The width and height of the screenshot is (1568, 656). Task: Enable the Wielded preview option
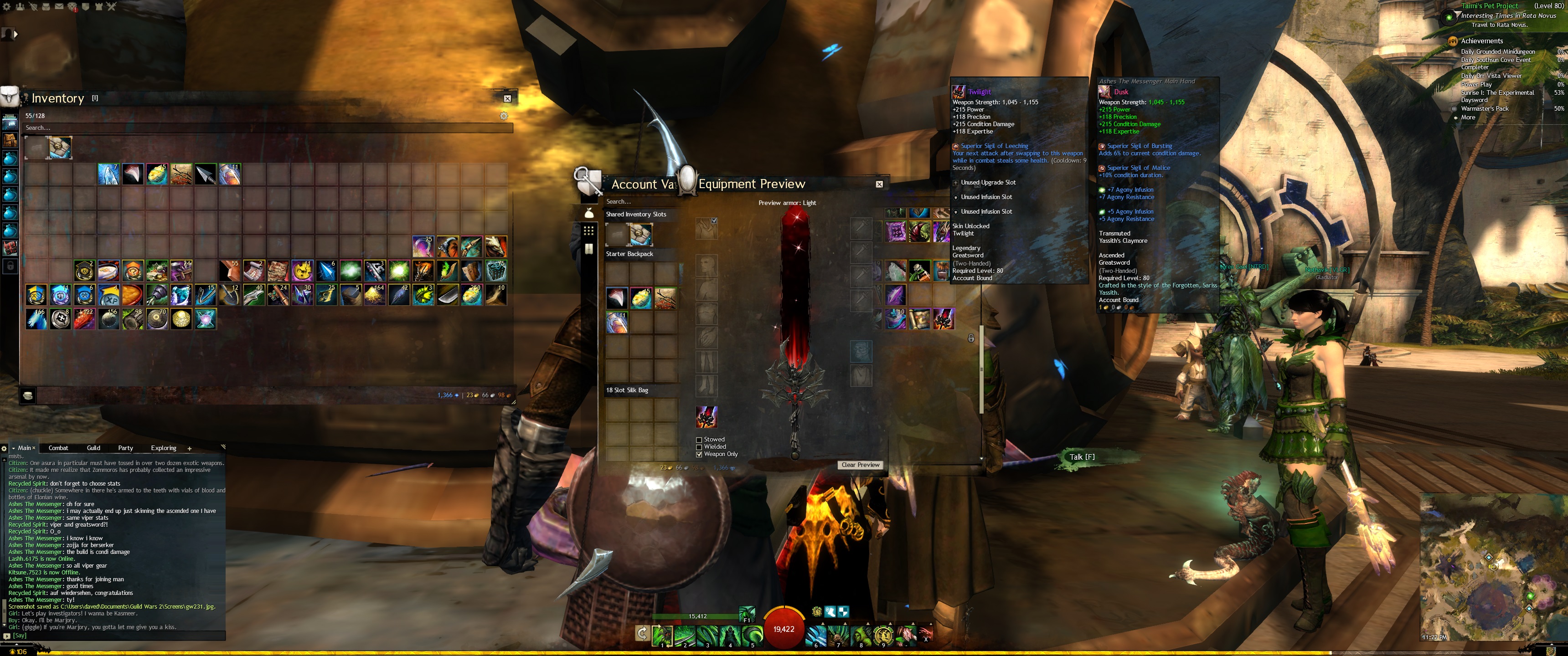coord(699,446)
